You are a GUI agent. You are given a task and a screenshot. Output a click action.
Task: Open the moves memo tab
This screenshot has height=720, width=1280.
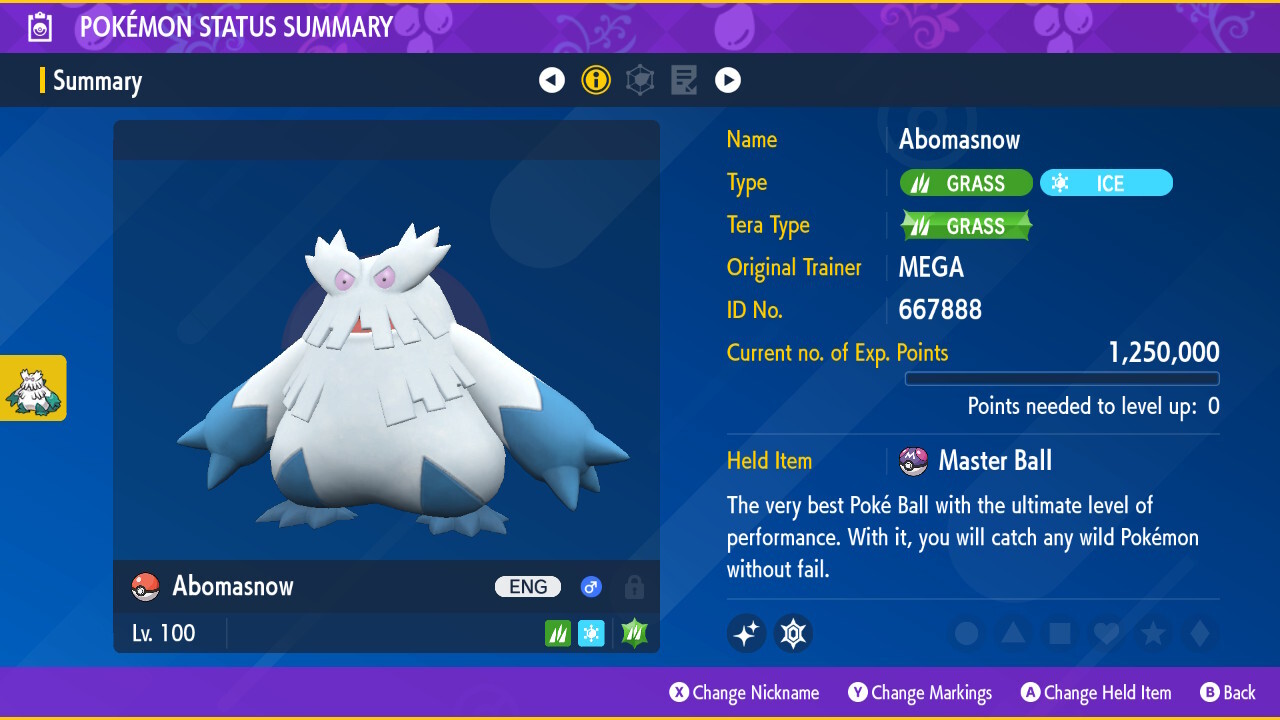pyautogui.click(x=684, y=80)
